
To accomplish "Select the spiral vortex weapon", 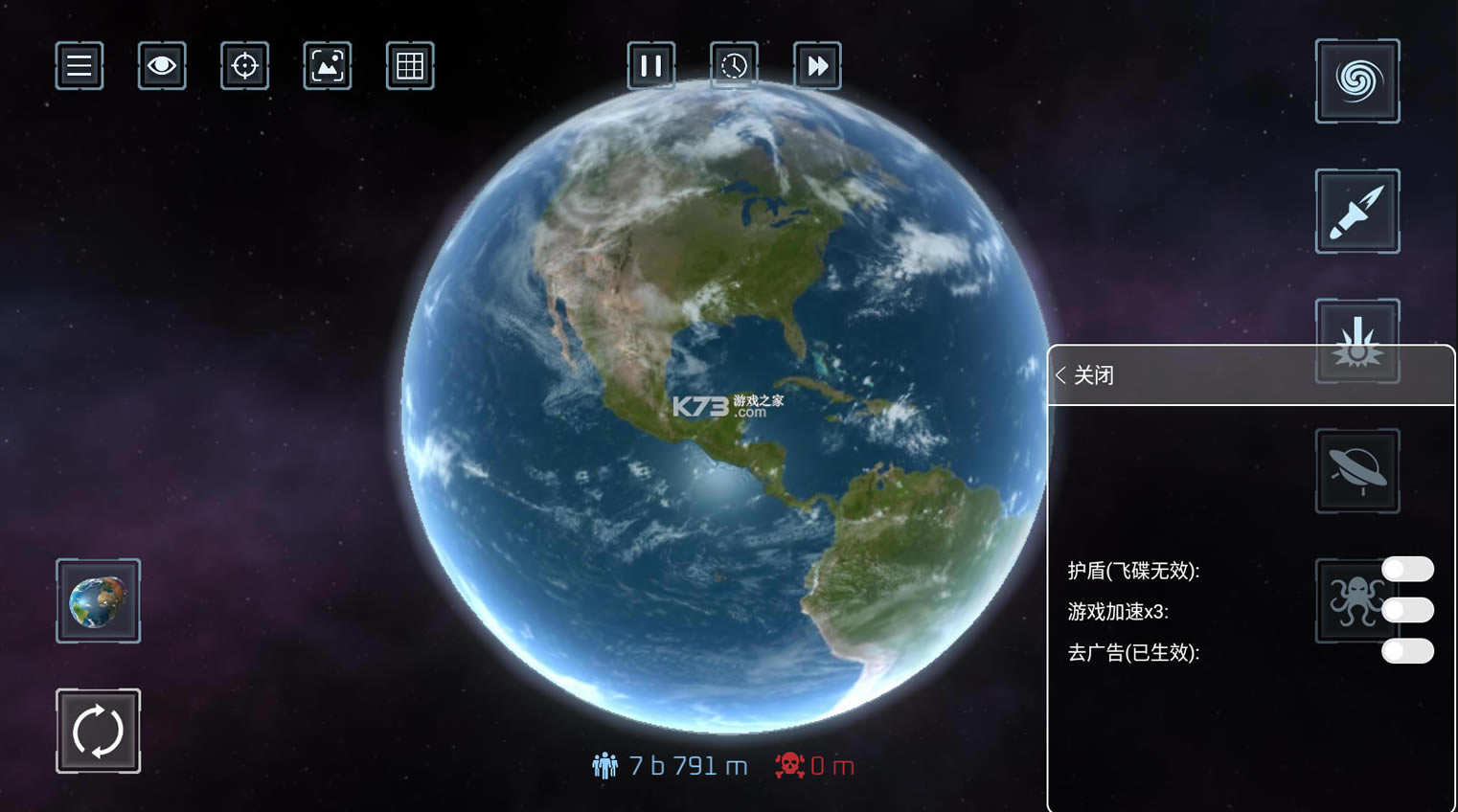I will tap(1357, 81).
